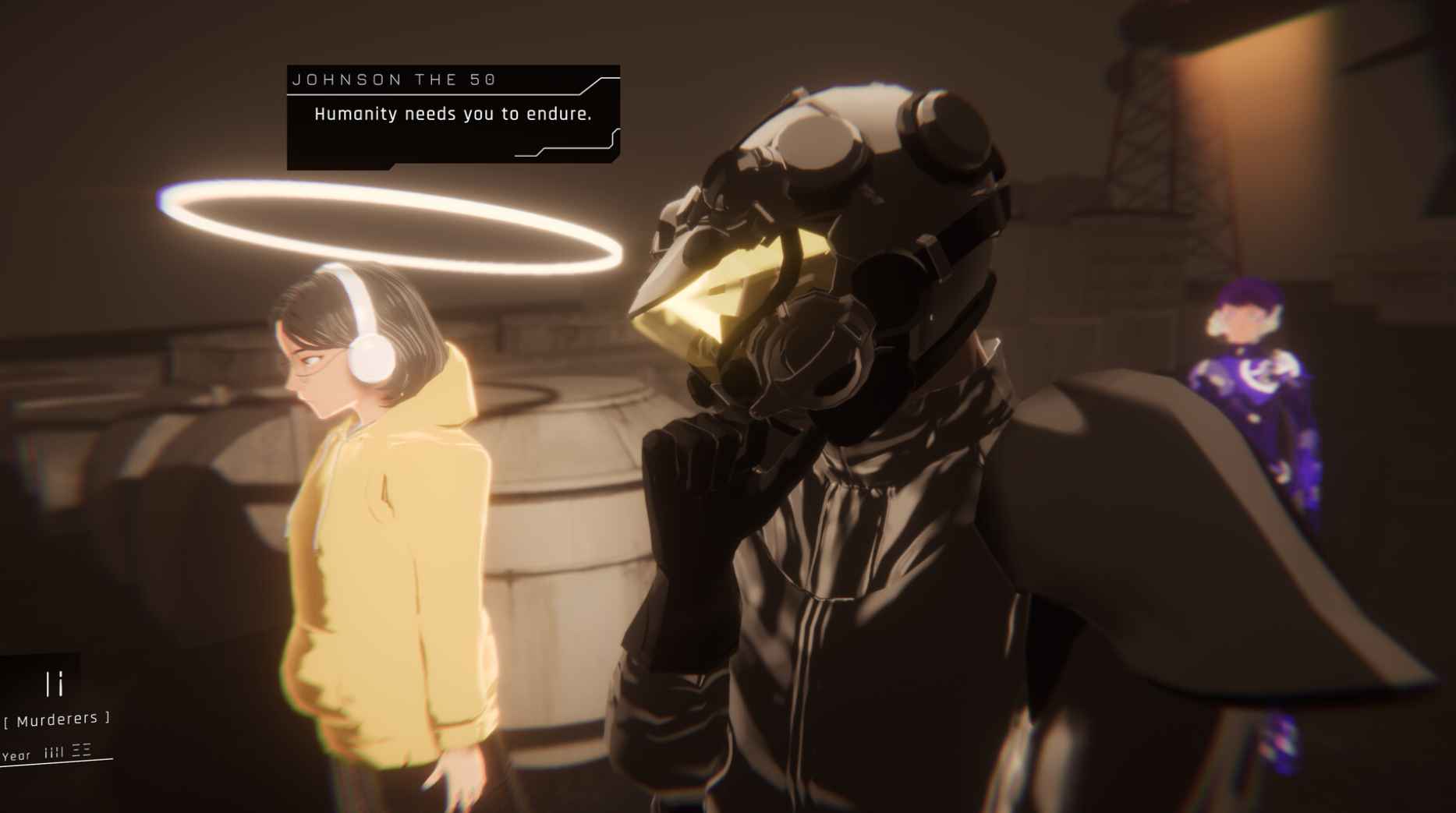The image size is (1456, 813).
Task: Advance the Johnson the 50 dialogue box
Action: click(453, 115)
